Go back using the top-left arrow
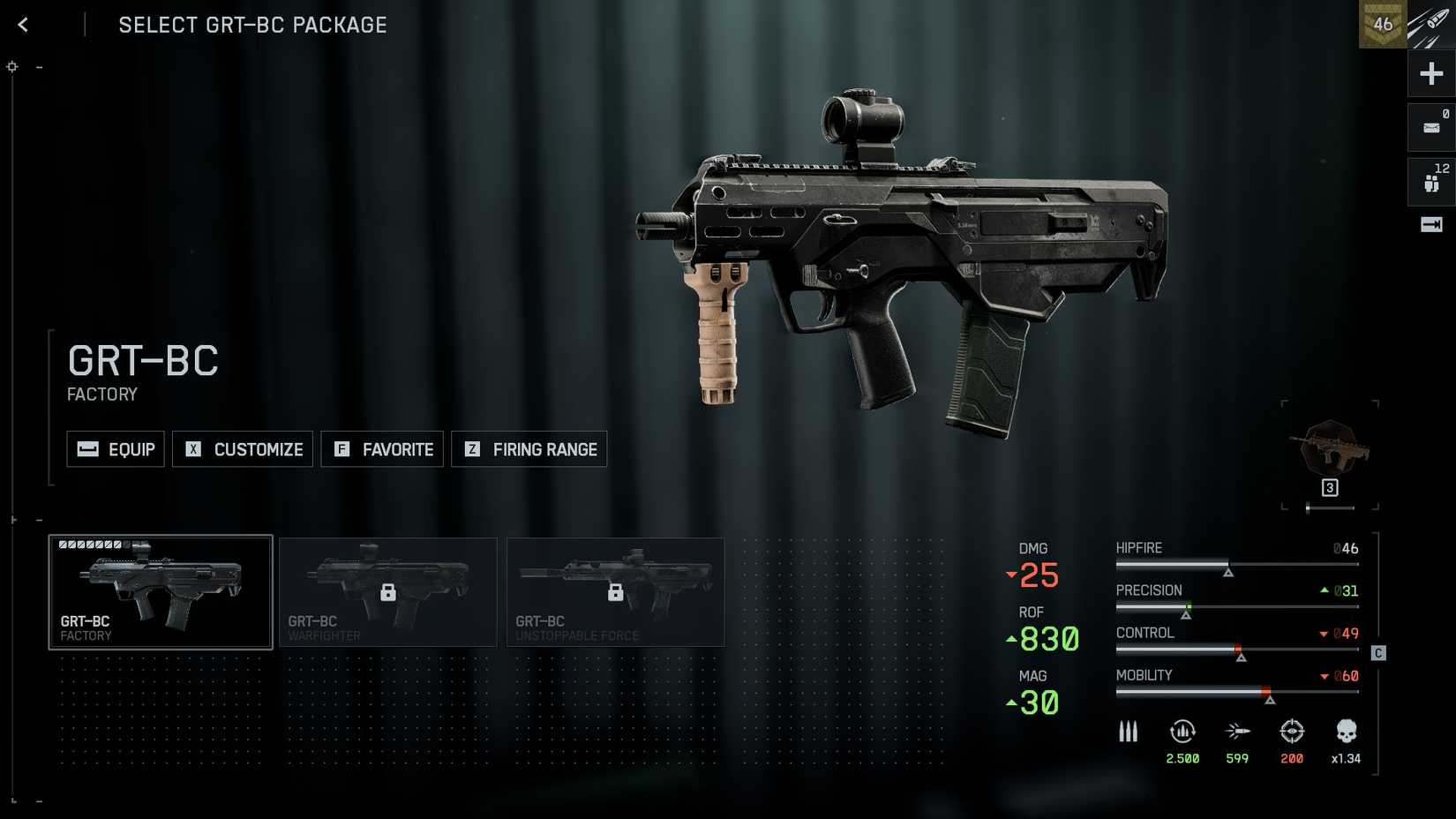 click(x=23, y=25)
